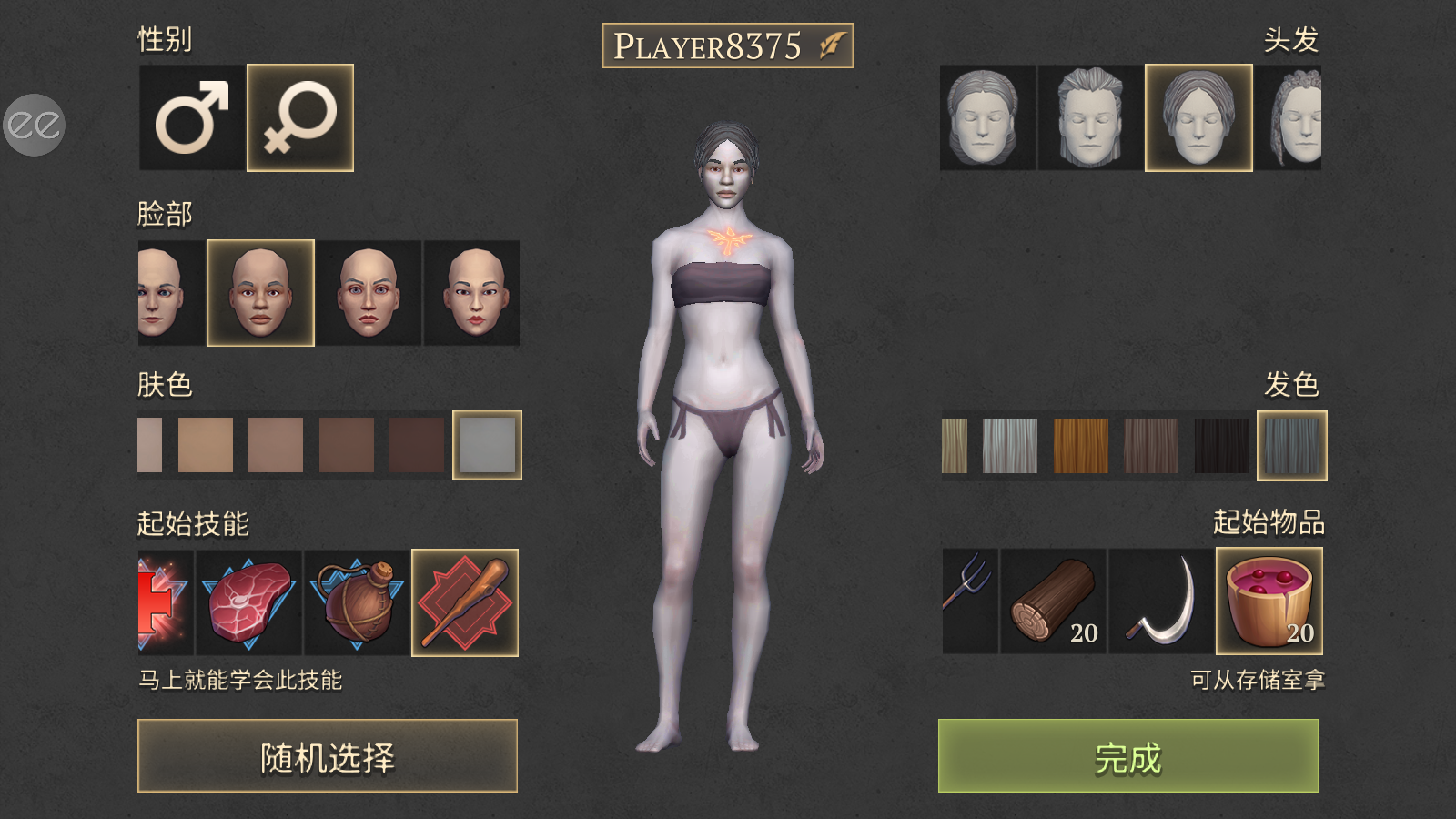Select the raw meat starting skill

[248, 602]
